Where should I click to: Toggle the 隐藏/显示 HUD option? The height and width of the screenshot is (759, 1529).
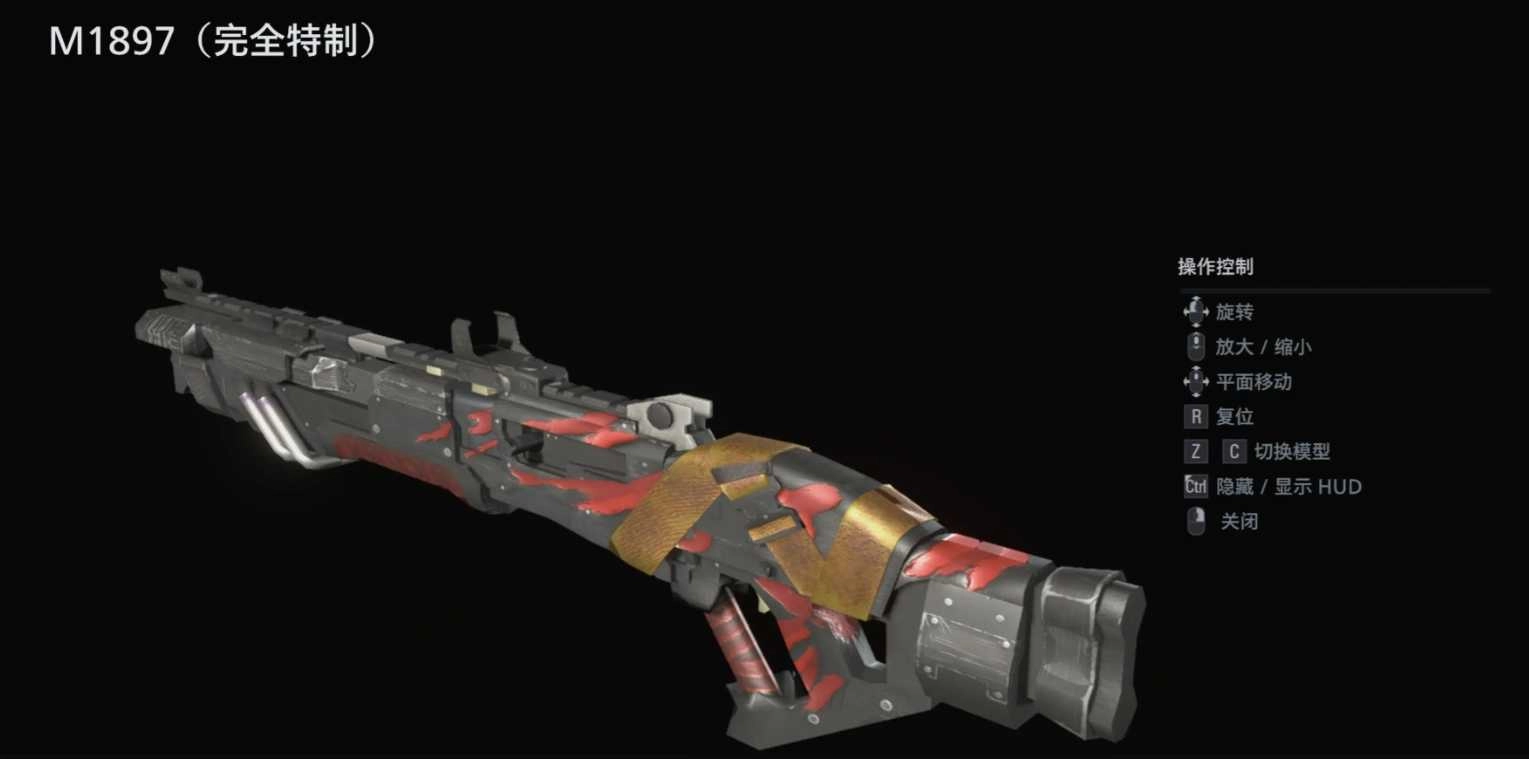click(x=1288, y=487)
